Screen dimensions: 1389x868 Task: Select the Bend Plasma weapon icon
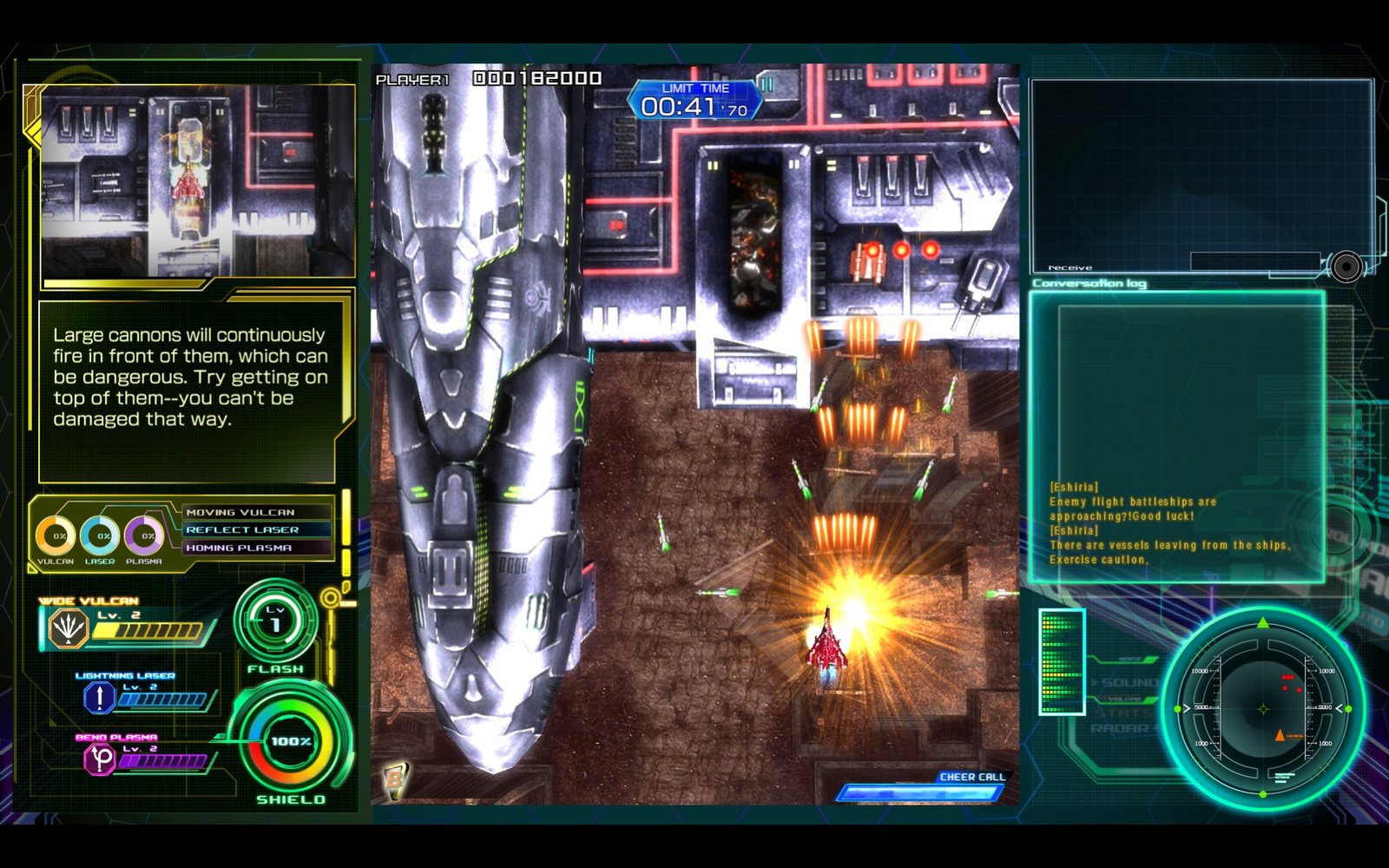click(x=101, y=759)
